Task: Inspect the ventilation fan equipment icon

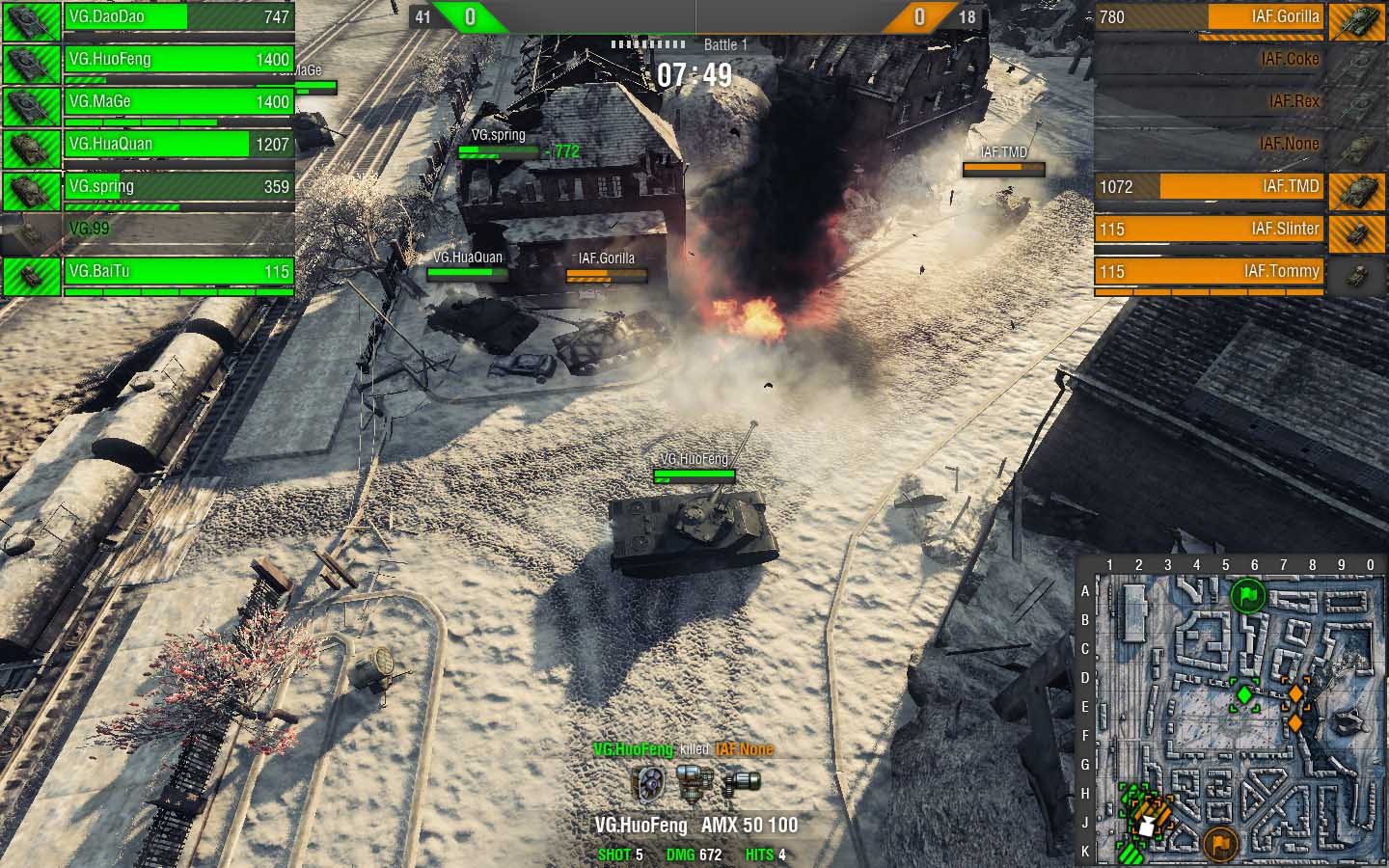Action: (x=649, y=782)
